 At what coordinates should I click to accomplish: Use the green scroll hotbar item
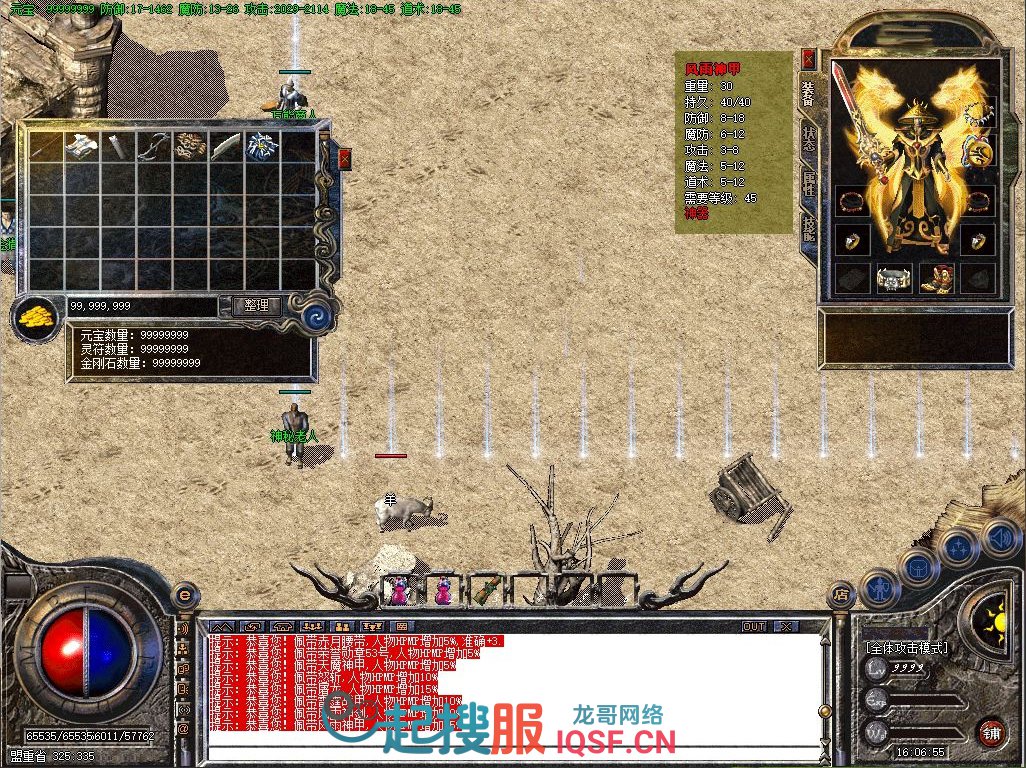pos(486,590)
